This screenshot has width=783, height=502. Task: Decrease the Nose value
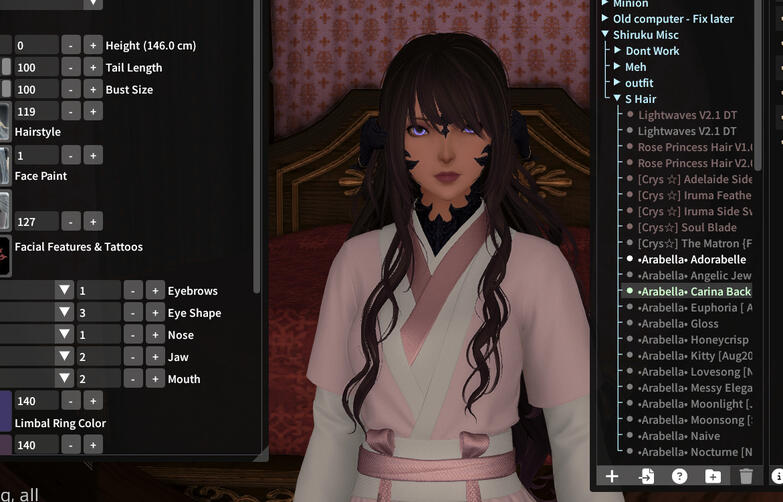coord(132,335)
